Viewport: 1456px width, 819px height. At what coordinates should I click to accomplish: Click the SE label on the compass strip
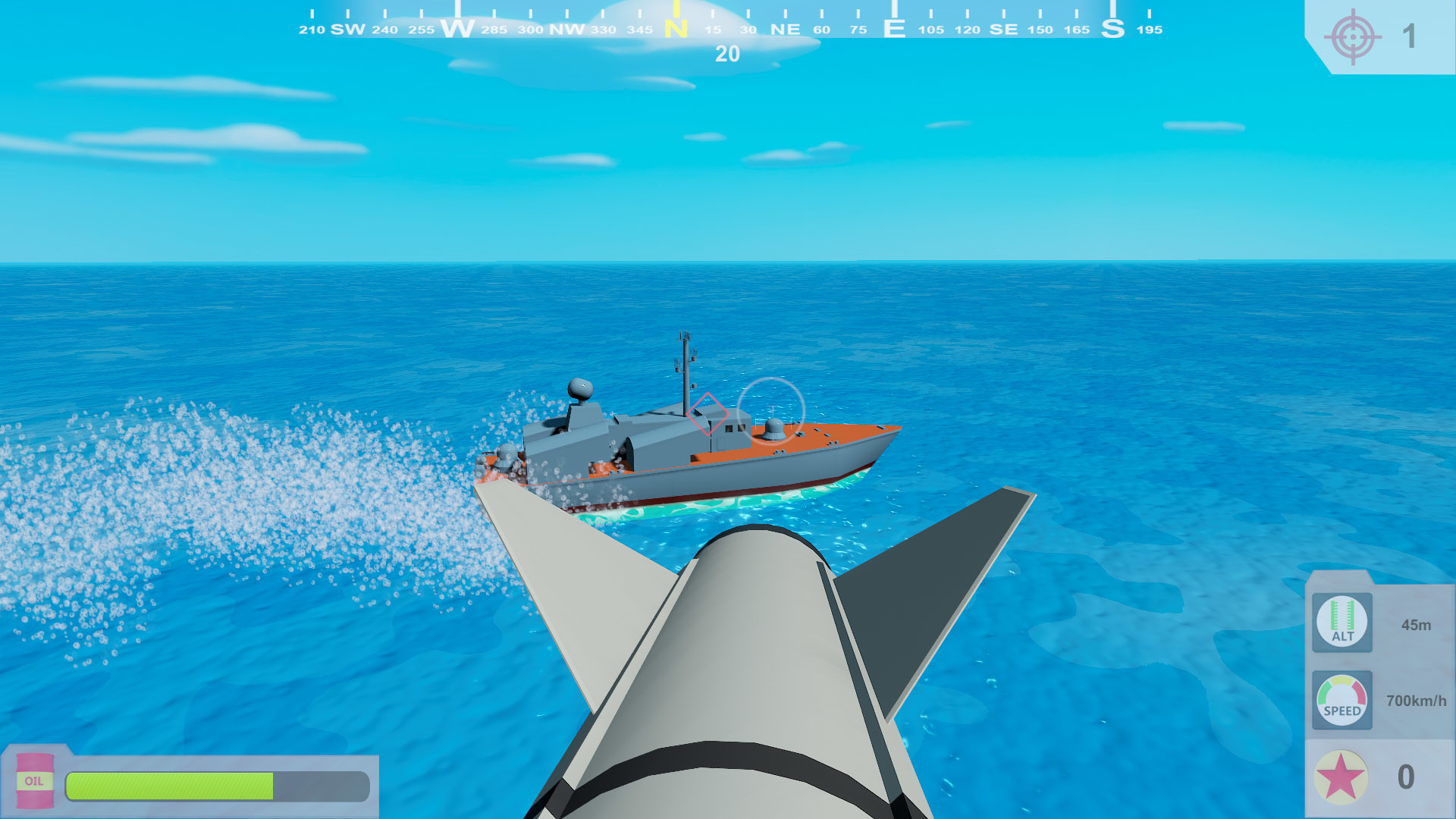[x=1005, y=30]
